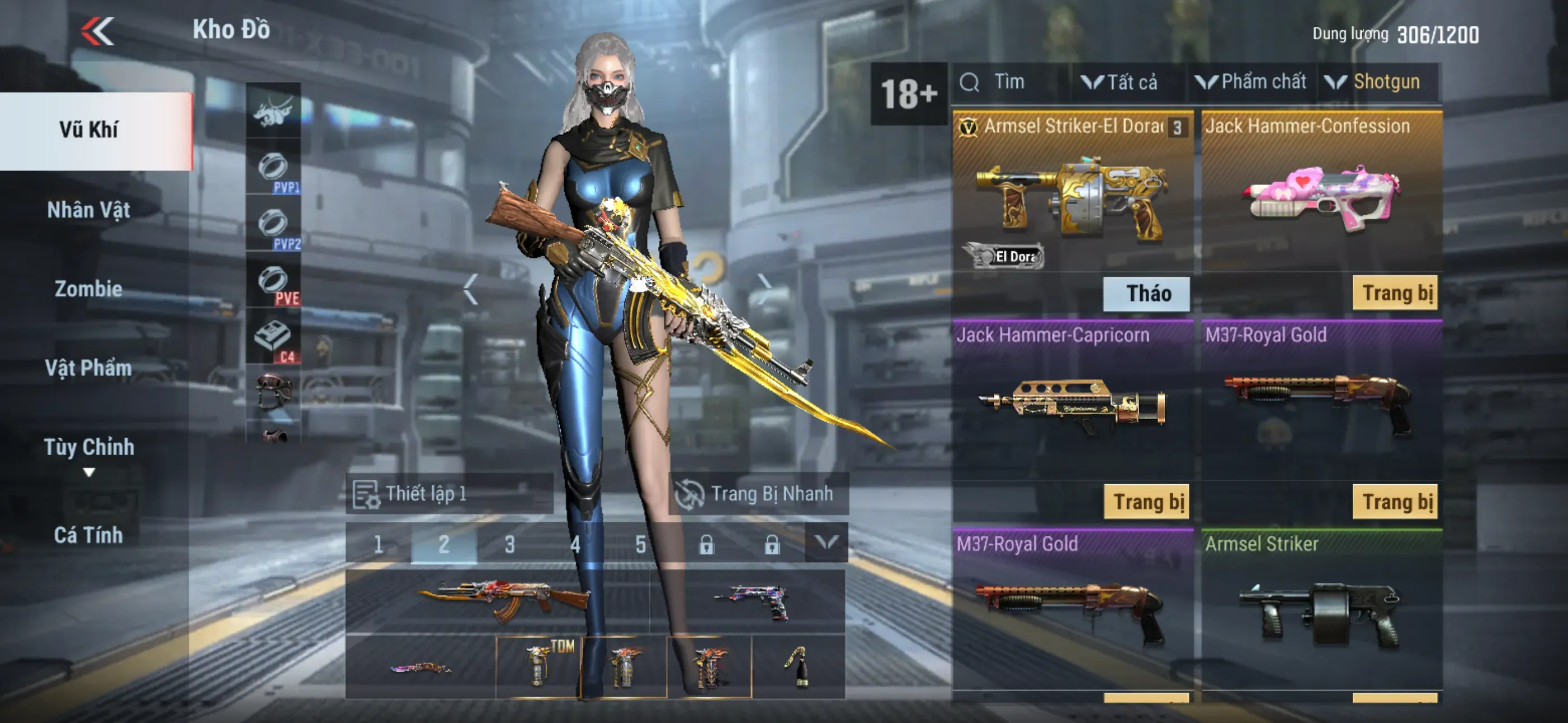The height and width of the screenshot is (723, 1568).
Task: Switch to loadout slot 3
Action: pyautogui.click(x=509, y=544)
